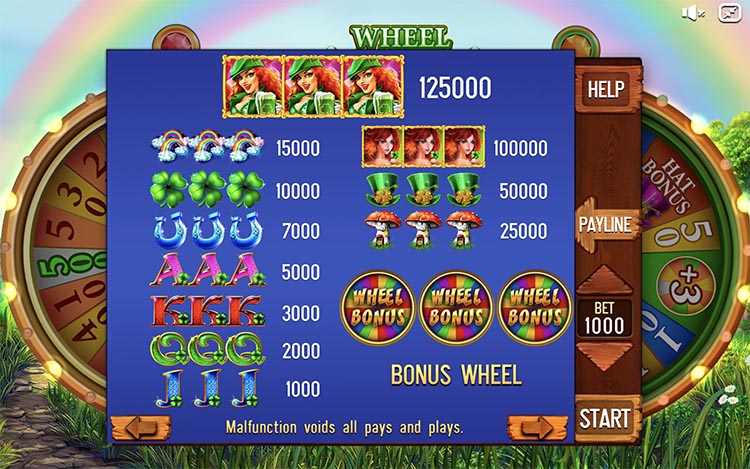Show the next paytable page
750x469 pixels.
pyautogui.click(x=537, y=428)
